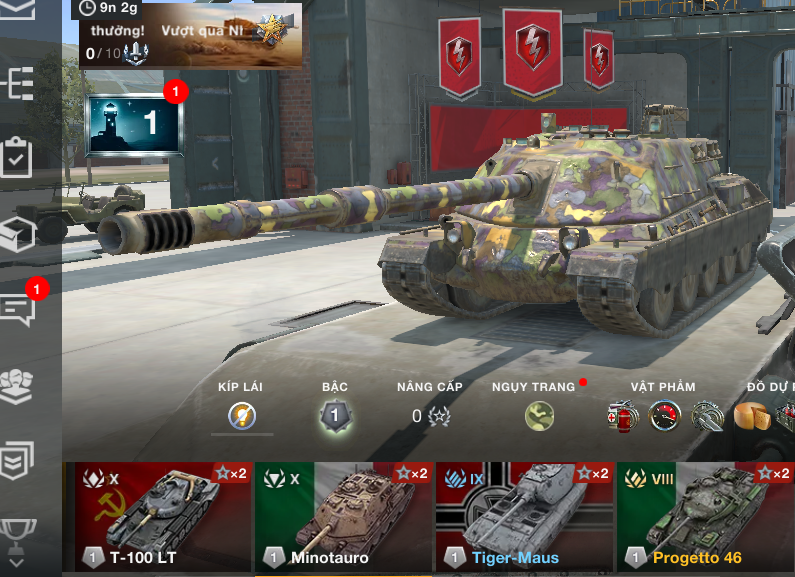
Task: Select the Tiger-Maus tank card
Action: coord(523,515)
